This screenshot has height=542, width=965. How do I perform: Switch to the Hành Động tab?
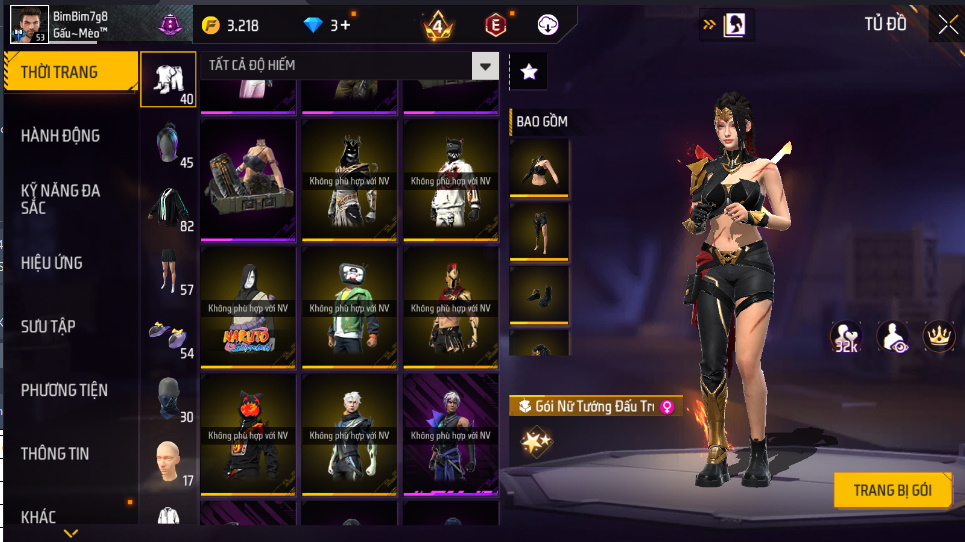click(x=61, y=136)
